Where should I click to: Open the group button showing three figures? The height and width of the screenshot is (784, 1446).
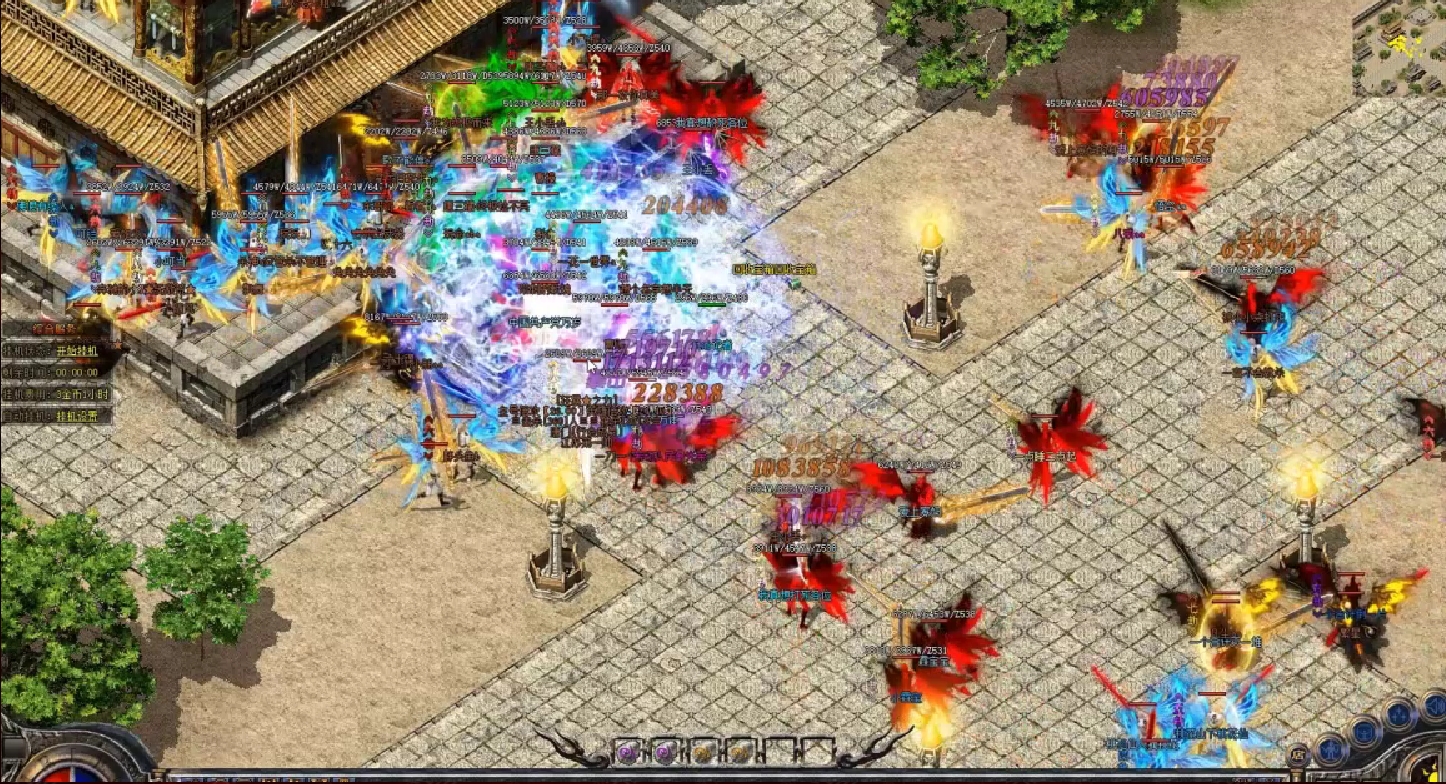(1399, 715)
